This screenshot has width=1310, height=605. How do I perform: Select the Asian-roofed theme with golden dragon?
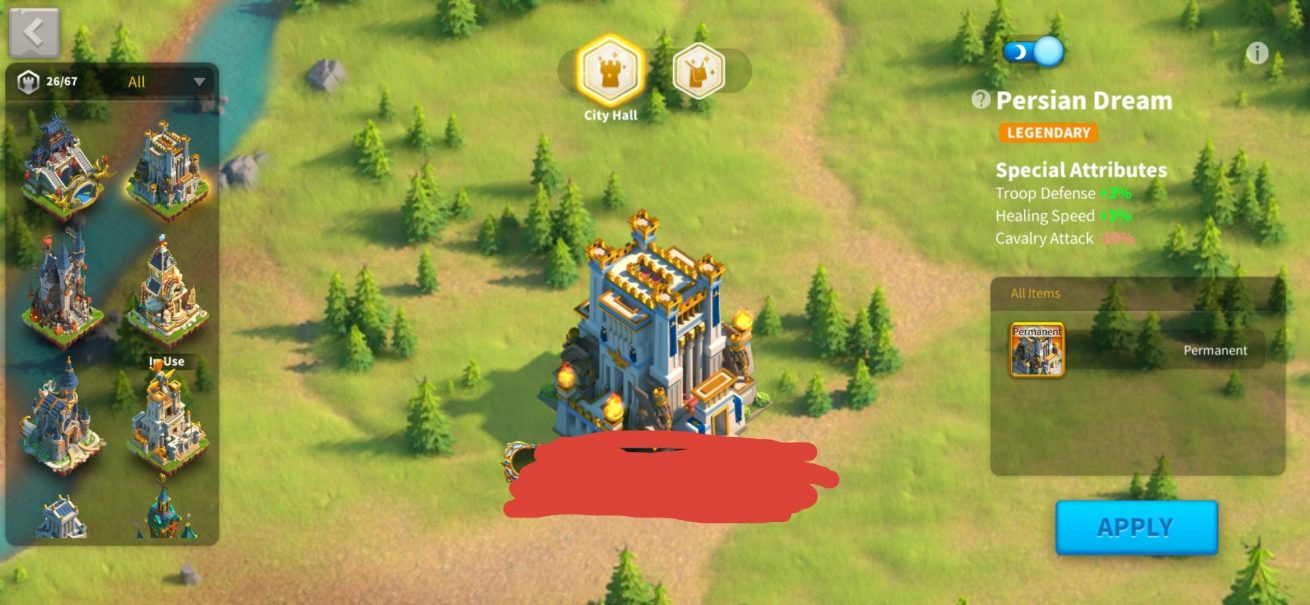tap(61, 168)
